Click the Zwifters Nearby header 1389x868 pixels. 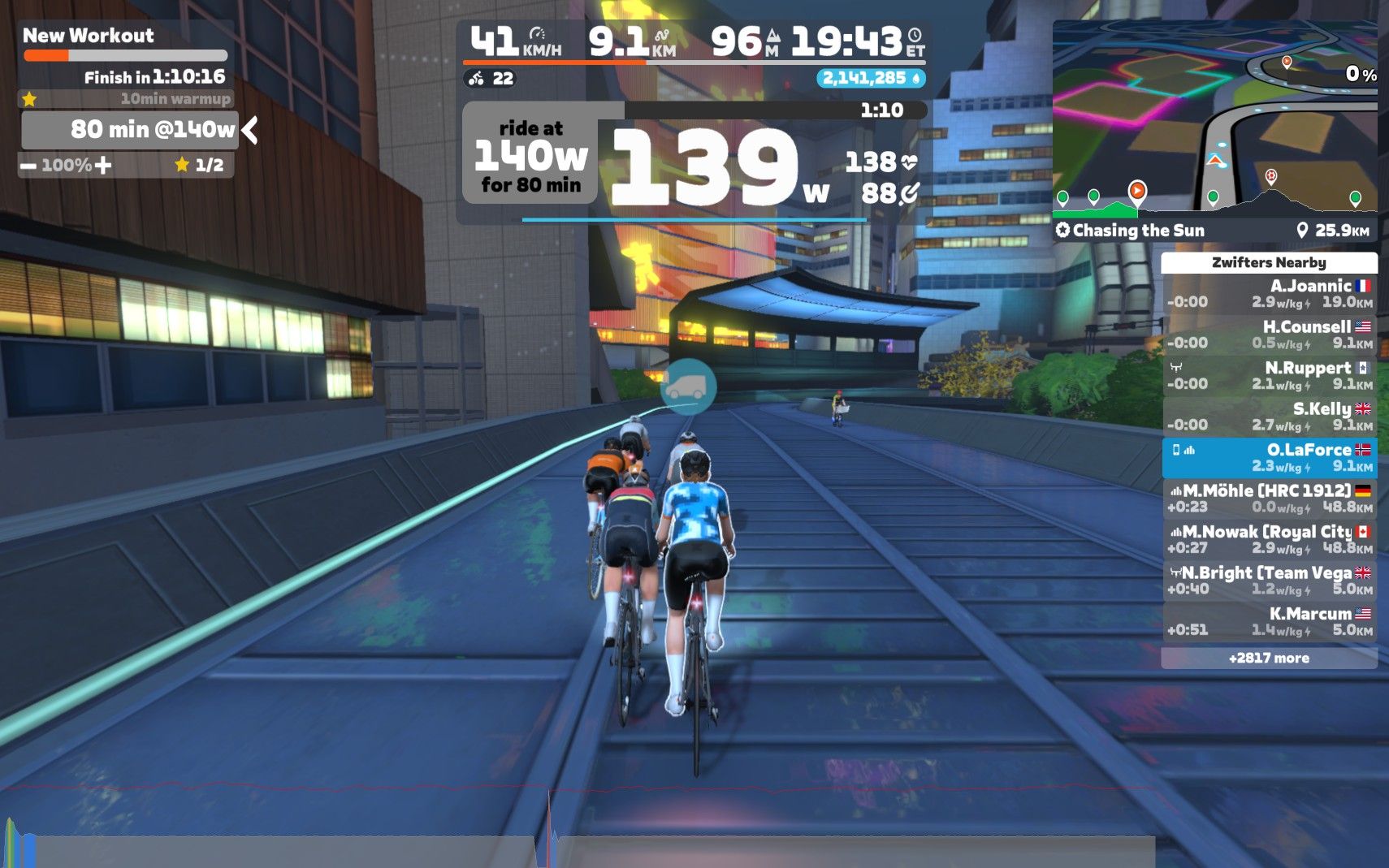[1269, 262]
